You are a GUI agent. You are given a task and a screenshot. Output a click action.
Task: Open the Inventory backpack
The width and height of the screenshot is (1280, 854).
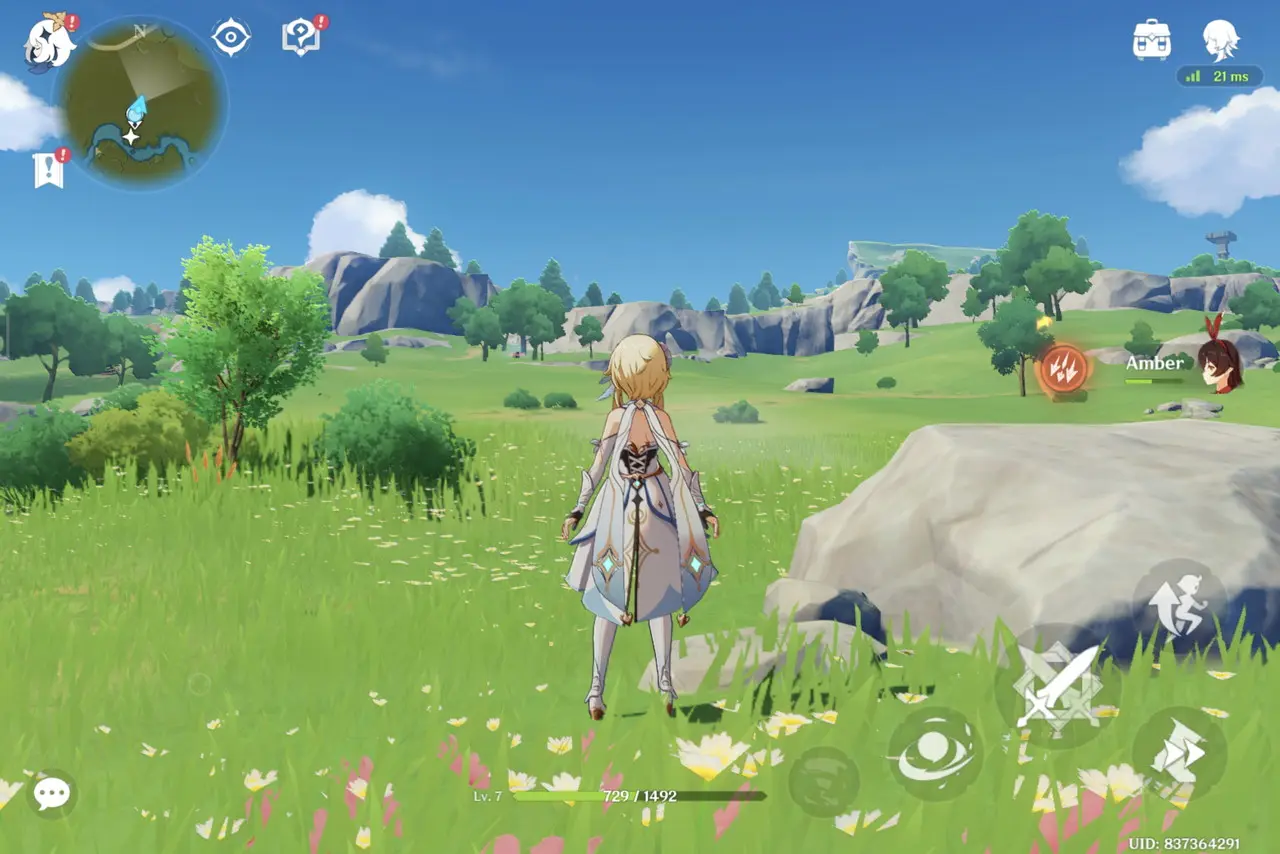coord(1154,42)
